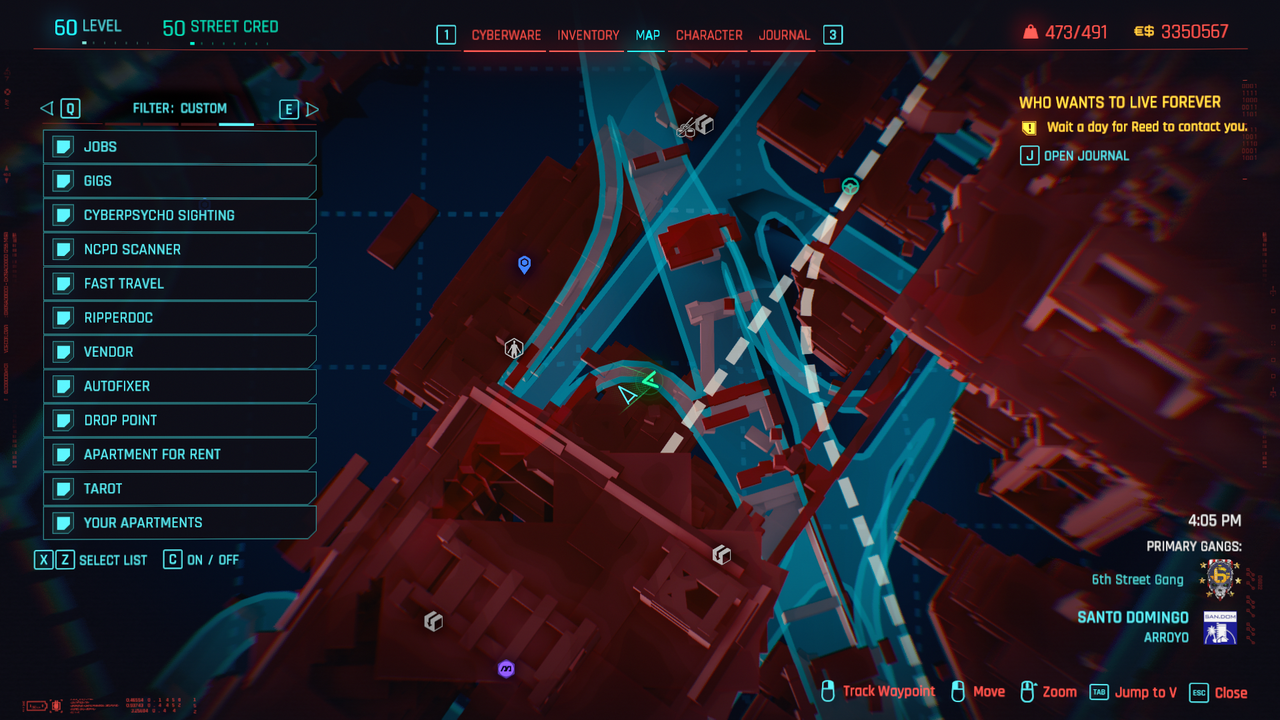The height and width of the screenshot is (720, 1280).
Task: Toggle the NCPD Scanner filter
Action: [180, 249]
